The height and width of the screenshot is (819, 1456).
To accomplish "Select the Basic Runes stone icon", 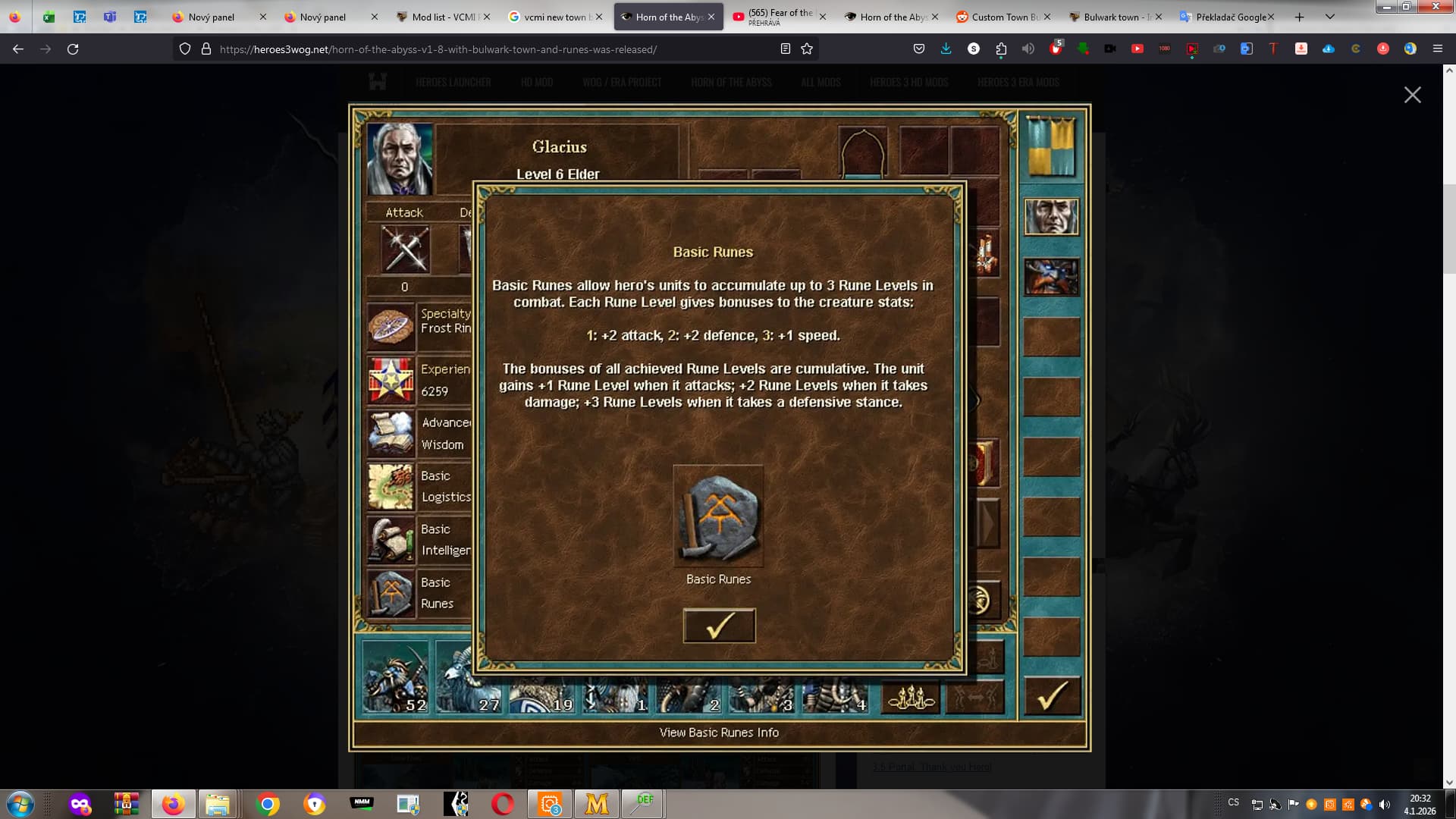I will tap(718, 516).
